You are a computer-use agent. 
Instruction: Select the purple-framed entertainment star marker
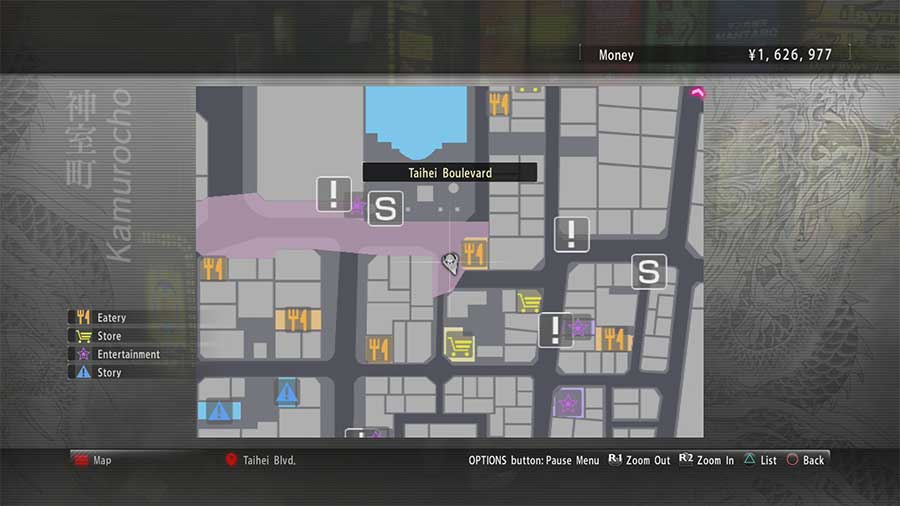click(568, 403)
